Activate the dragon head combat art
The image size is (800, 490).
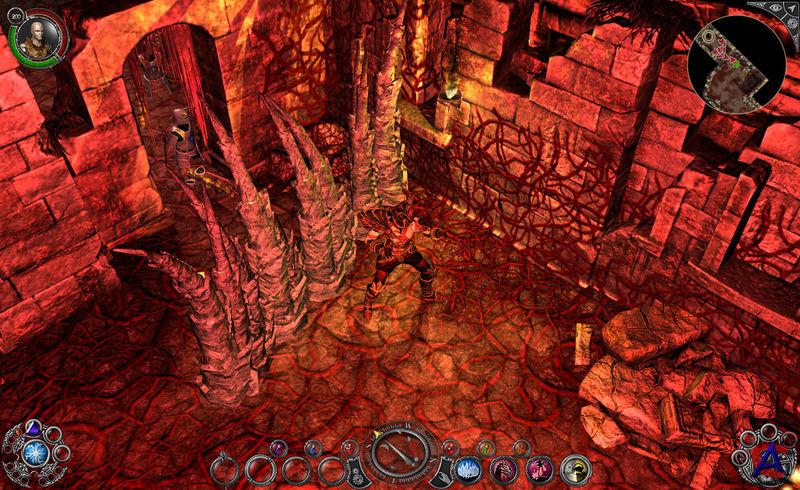pos(503,467)
